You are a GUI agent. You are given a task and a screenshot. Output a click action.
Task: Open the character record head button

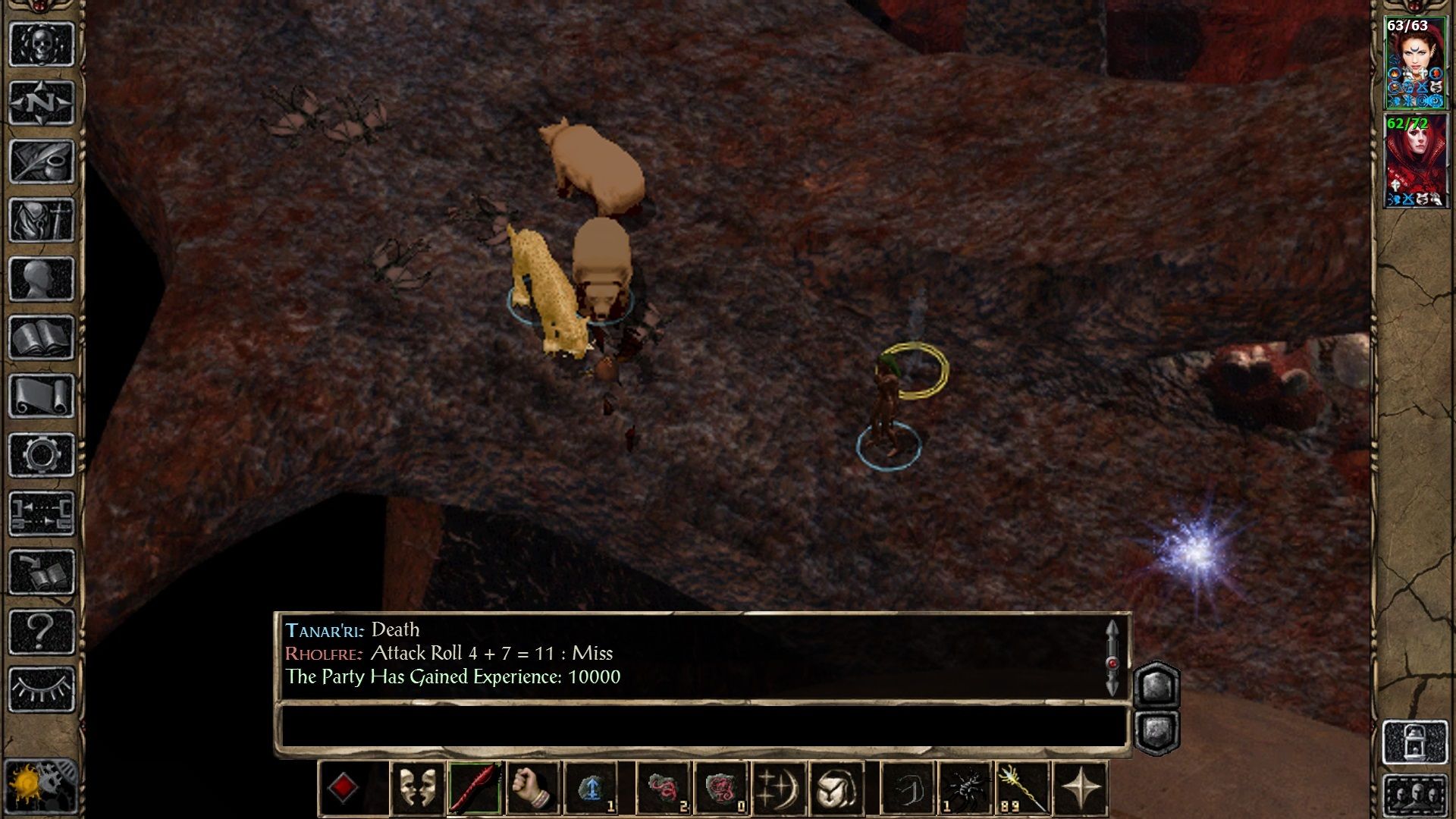coord(41,279)
